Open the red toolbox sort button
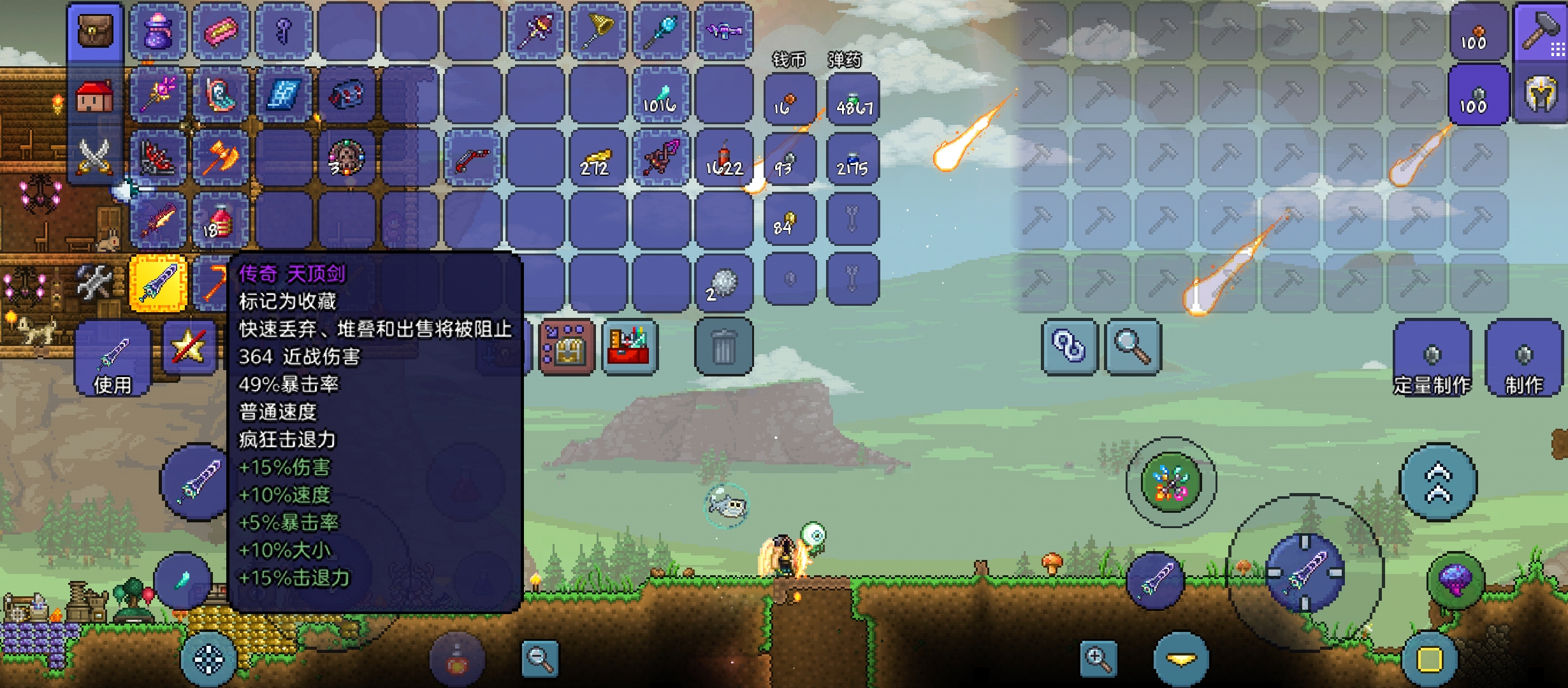This screenshot has height=688, width=1568. pos(630,348)
